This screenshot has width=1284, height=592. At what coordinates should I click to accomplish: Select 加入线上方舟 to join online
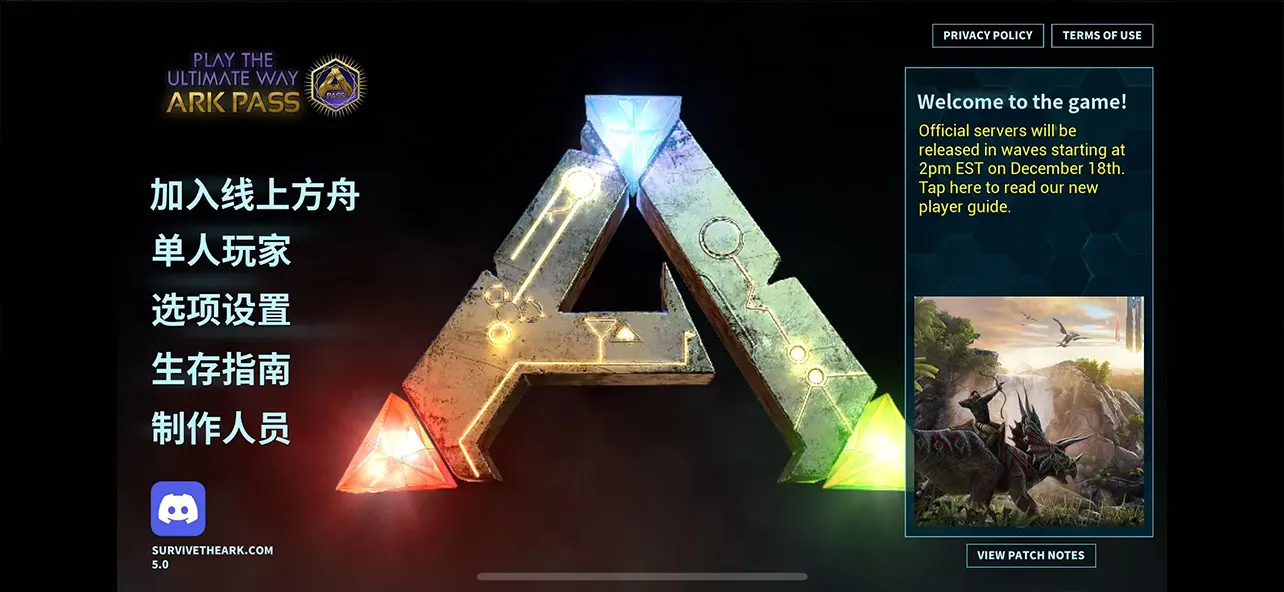[254, 195]
